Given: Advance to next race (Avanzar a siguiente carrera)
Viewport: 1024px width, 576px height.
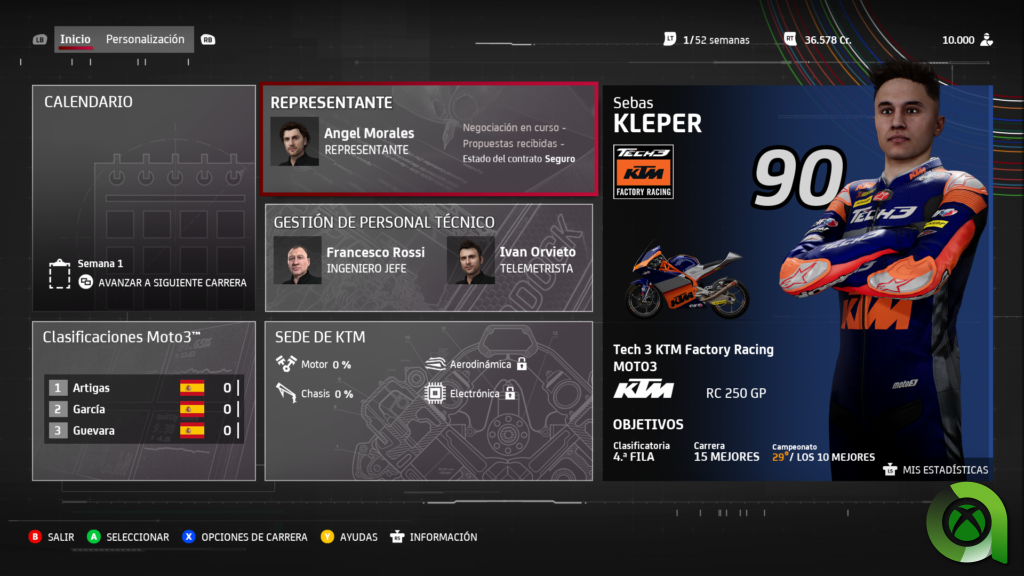Looking at the screenshot, I should (x=171, y=282).
